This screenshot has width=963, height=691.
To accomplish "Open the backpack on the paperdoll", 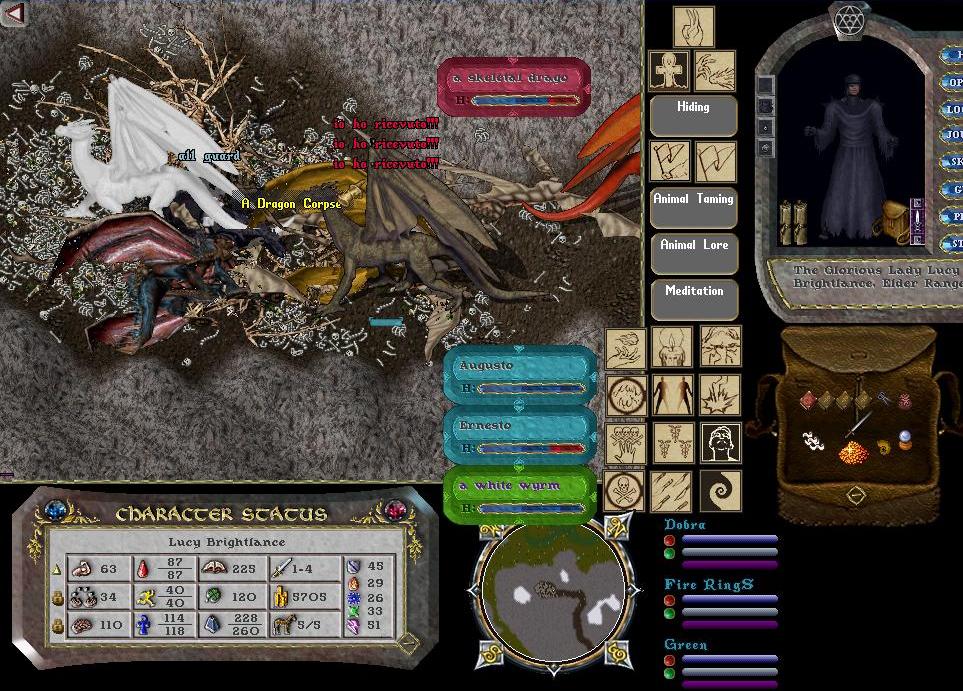I will (892, 219).
